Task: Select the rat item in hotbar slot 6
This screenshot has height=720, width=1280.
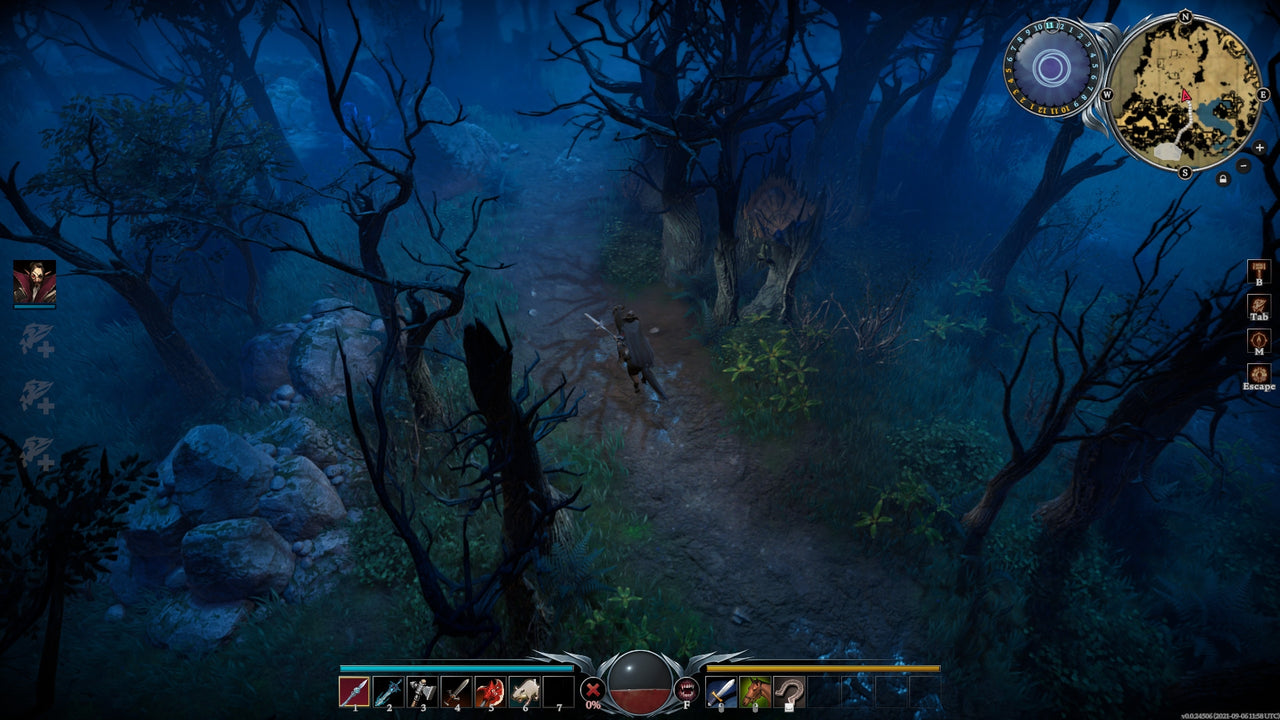Action: click(x=522, y=689)
